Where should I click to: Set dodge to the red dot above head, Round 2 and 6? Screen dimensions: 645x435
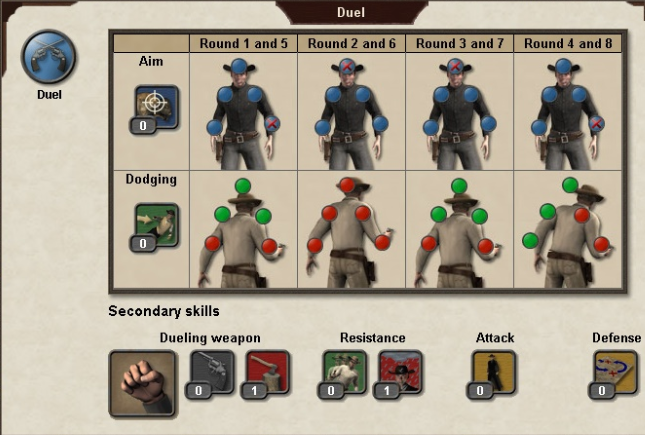tap(347, 186)
